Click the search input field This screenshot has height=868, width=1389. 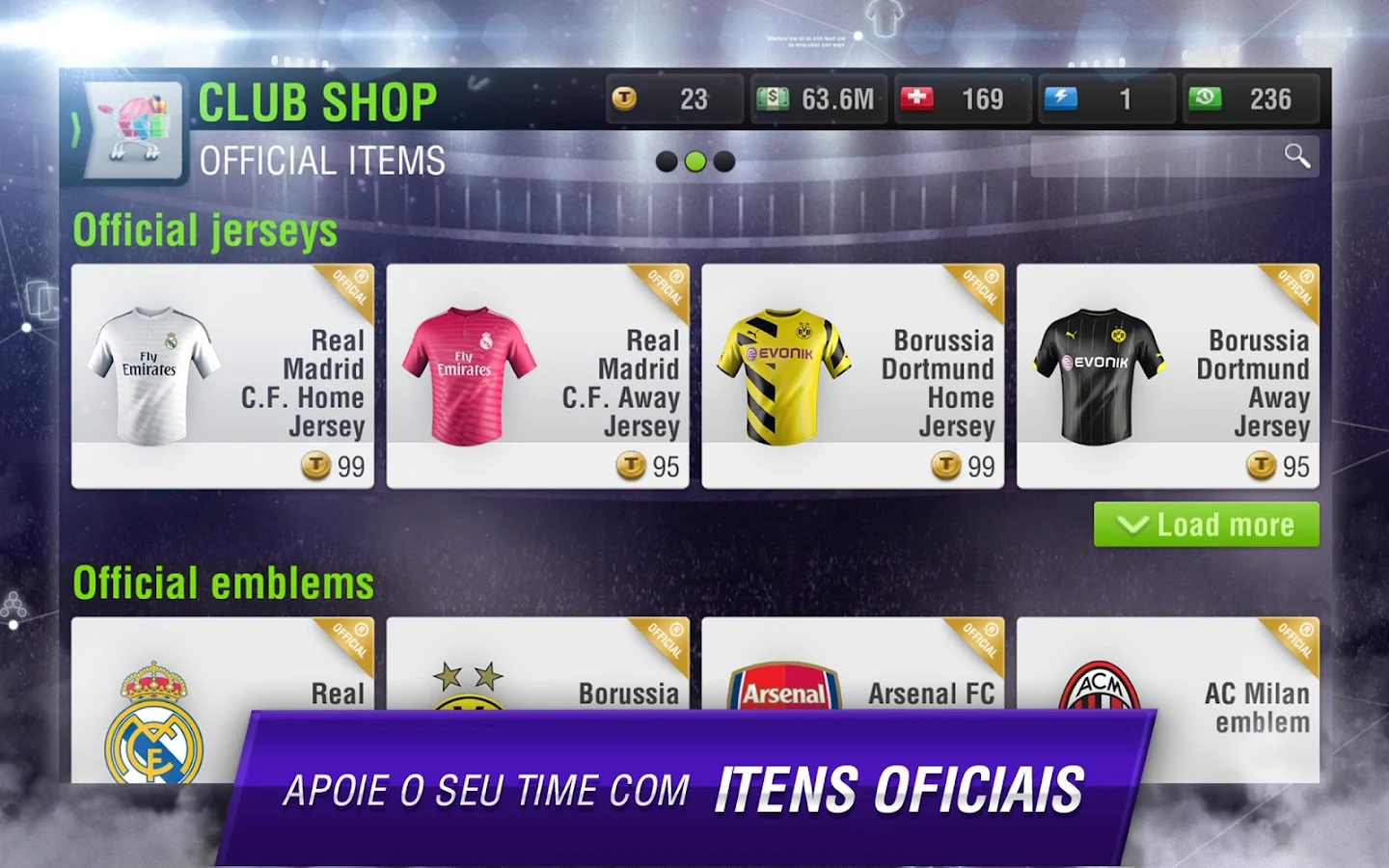pyautogui.click(x=1157, y=157)
